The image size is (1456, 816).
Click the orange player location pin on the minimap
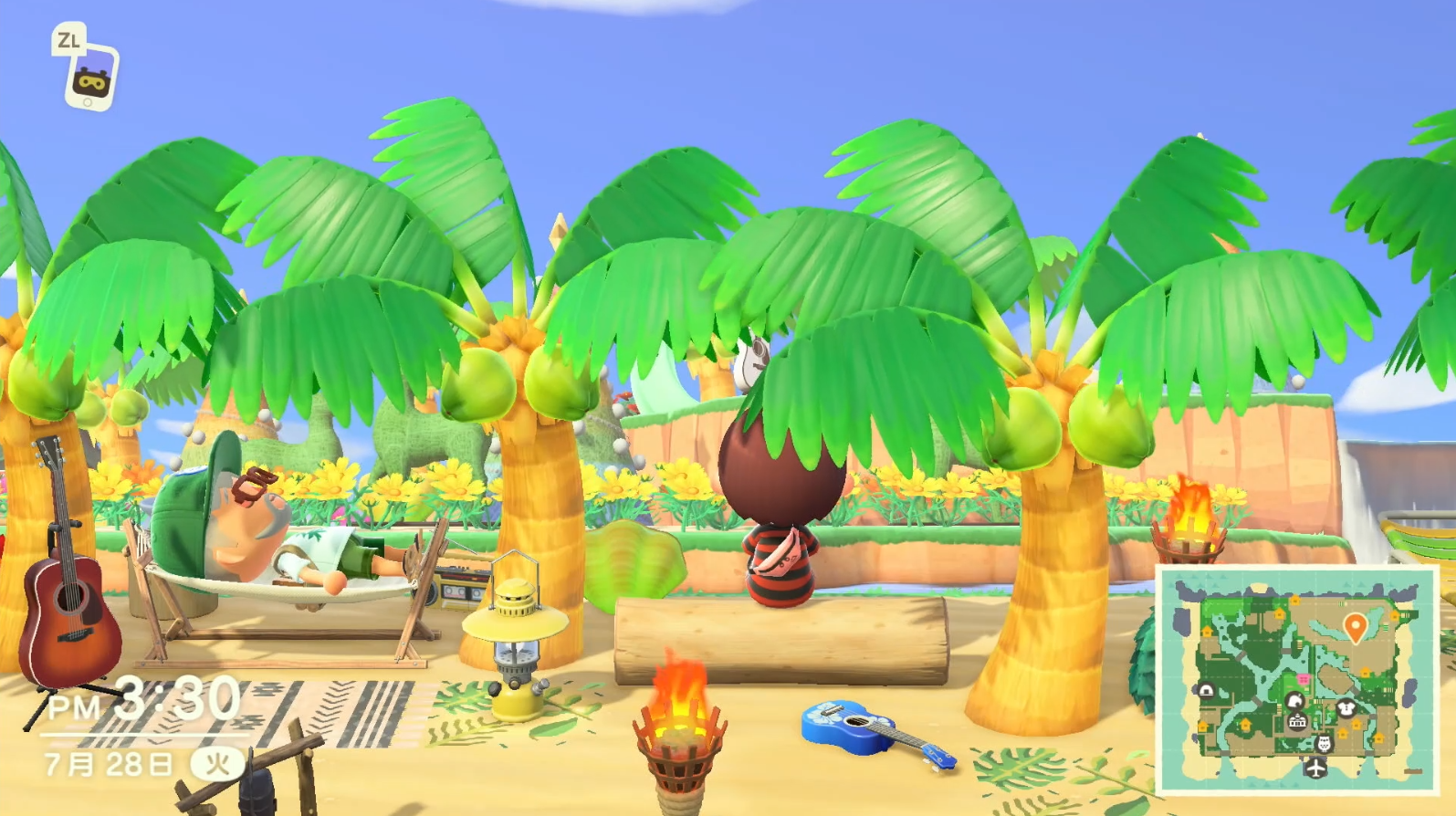pos(1356,627)
